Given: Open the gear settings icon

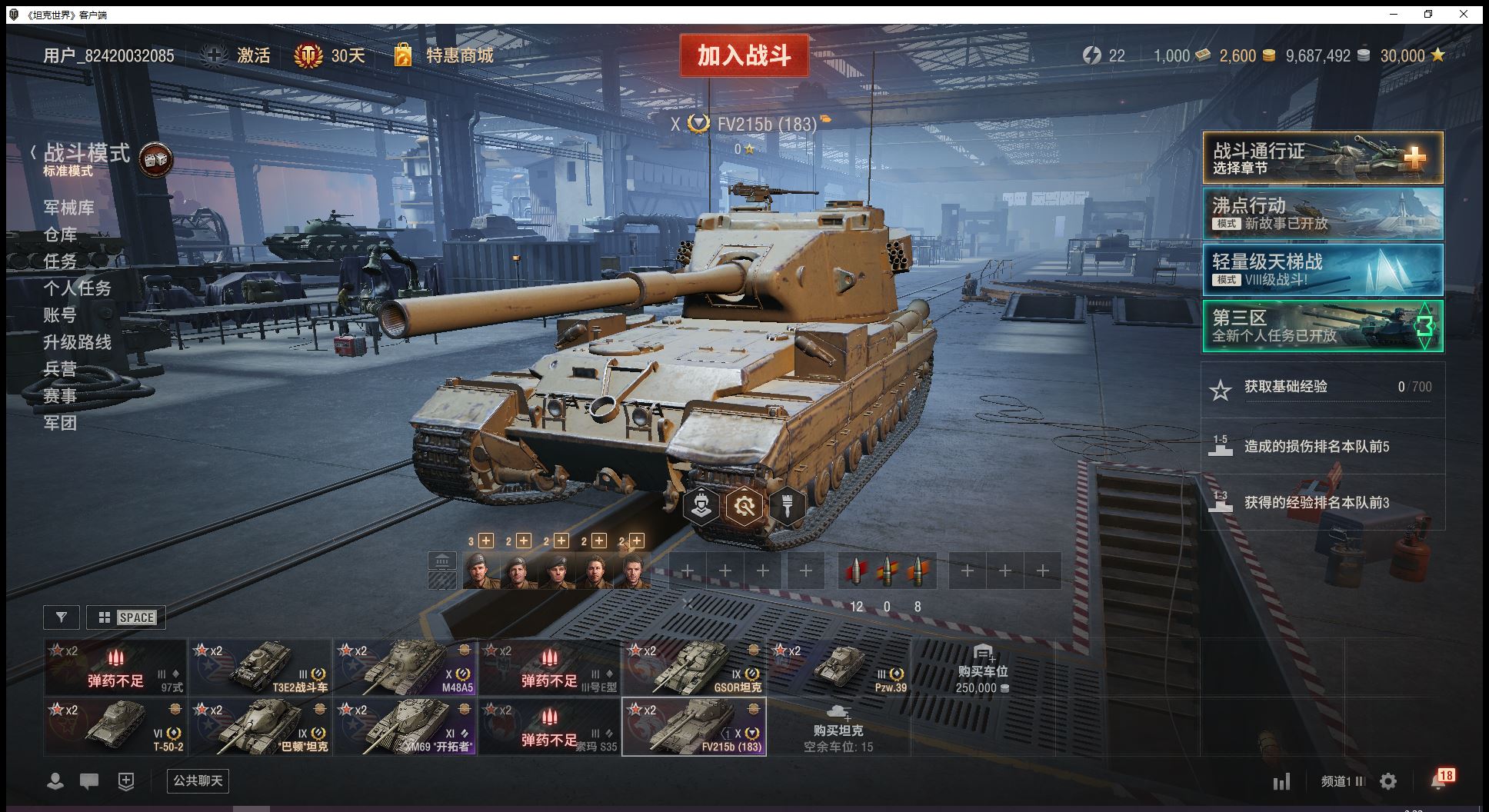Looking at the screenshot, I should click(1388, 782).
